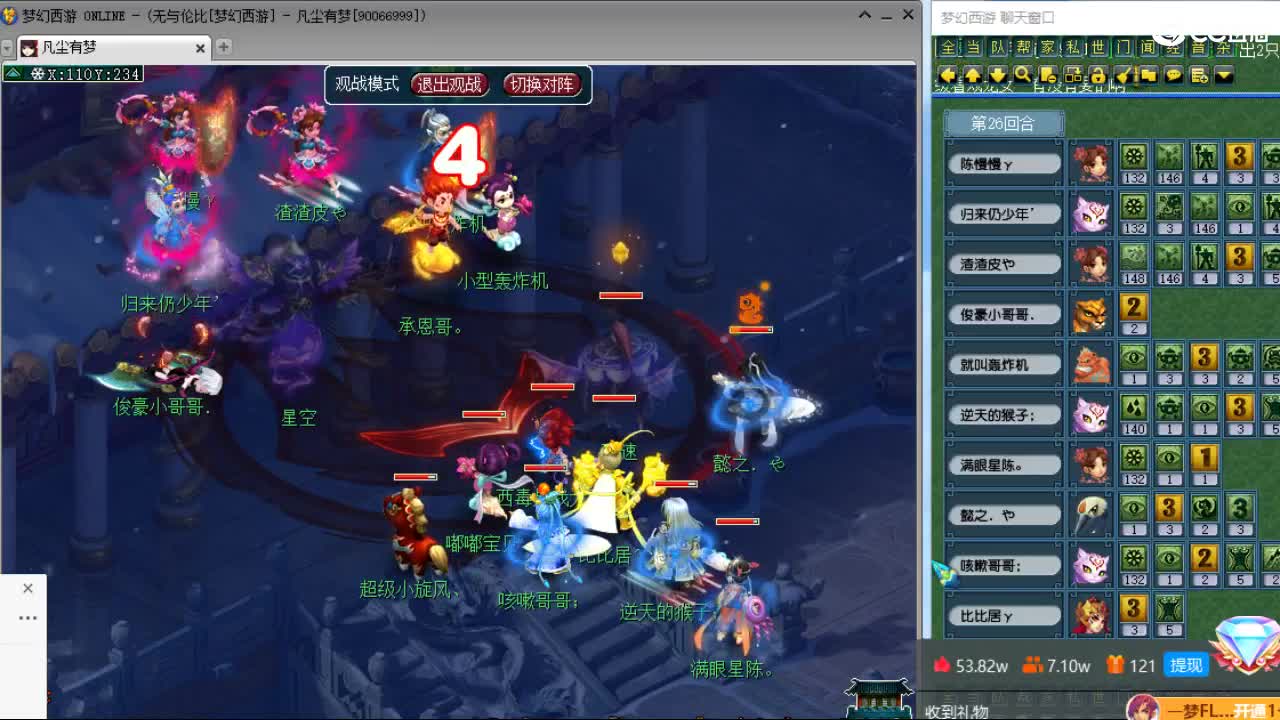Select the magnifier search icon in chat toolbar
This screenshot has width=1280, height=720.
pos(1023,75)
